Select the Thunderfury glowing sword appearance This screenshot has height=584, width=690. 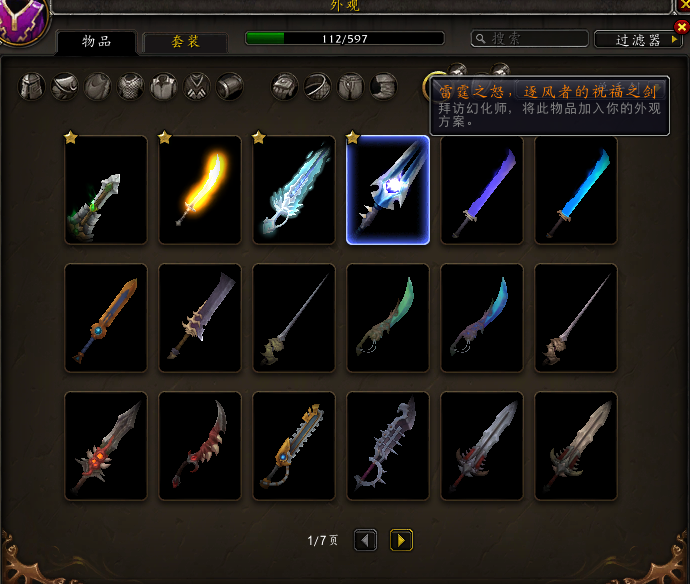click(388, 190)
